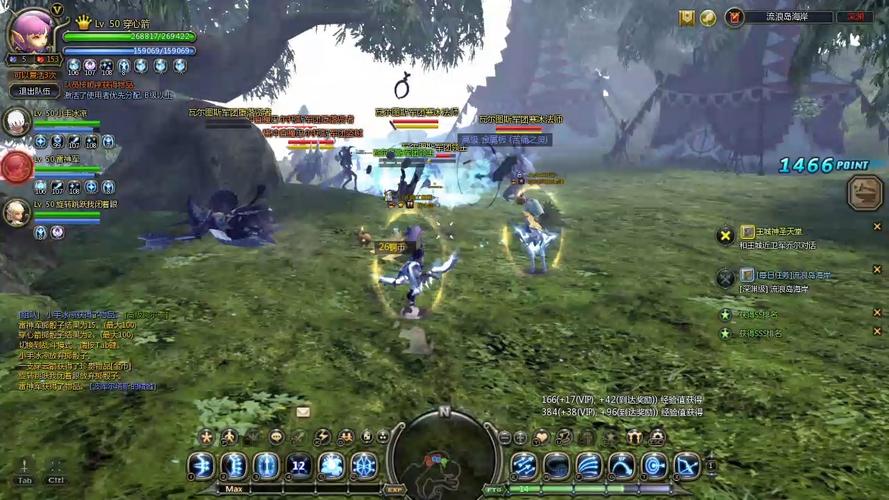Close the 王城神圣天堂 quest tracker entry
This screenshot has height=500, width=889.
pos(877,228)
